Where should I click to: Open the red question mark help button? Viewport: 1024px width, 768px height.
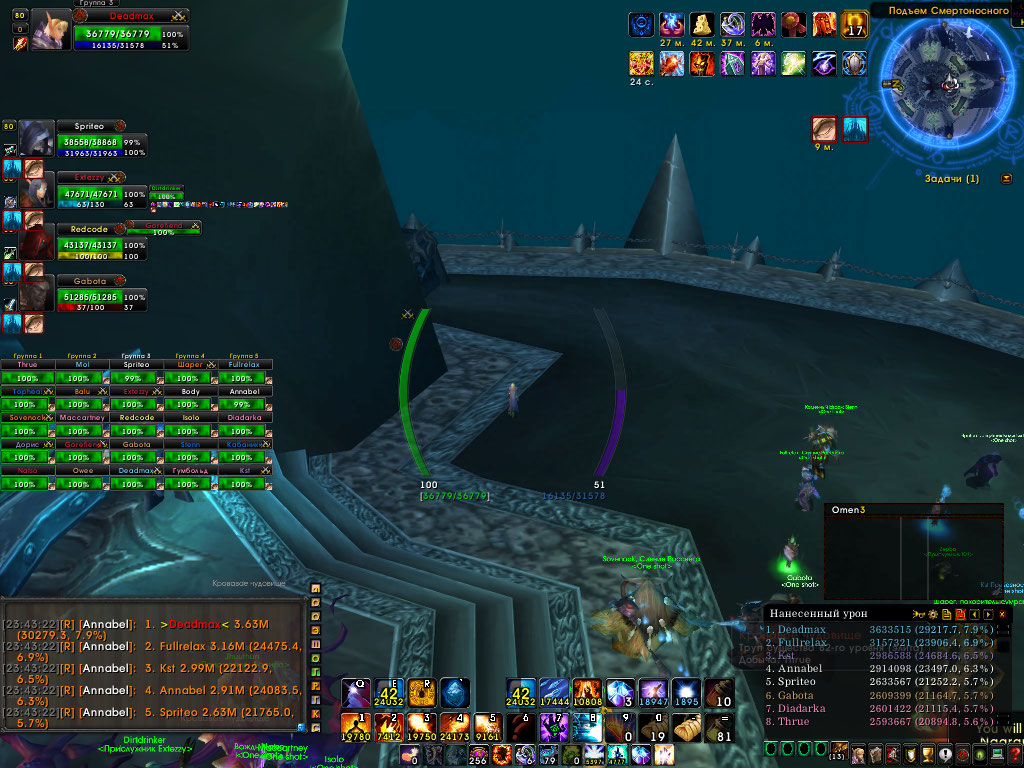coord(1015,754)
